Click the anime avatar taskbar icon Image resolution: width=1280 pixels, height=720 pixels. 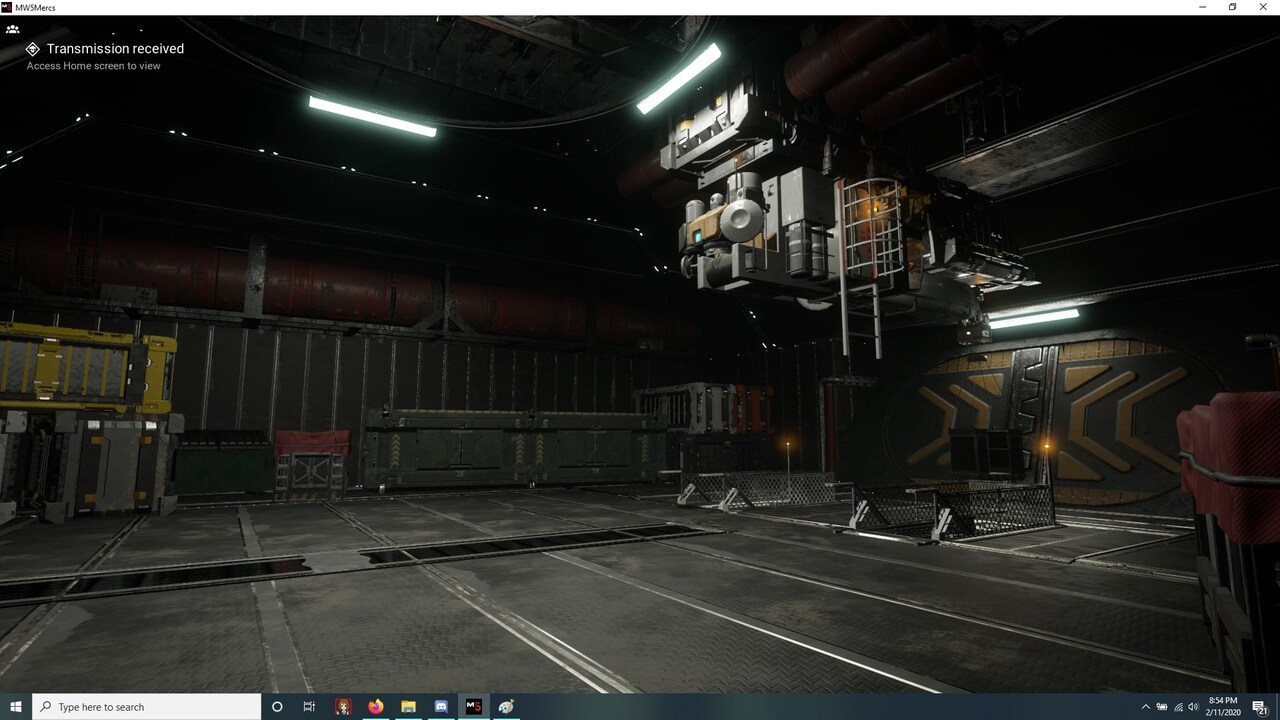coord(342,707)
